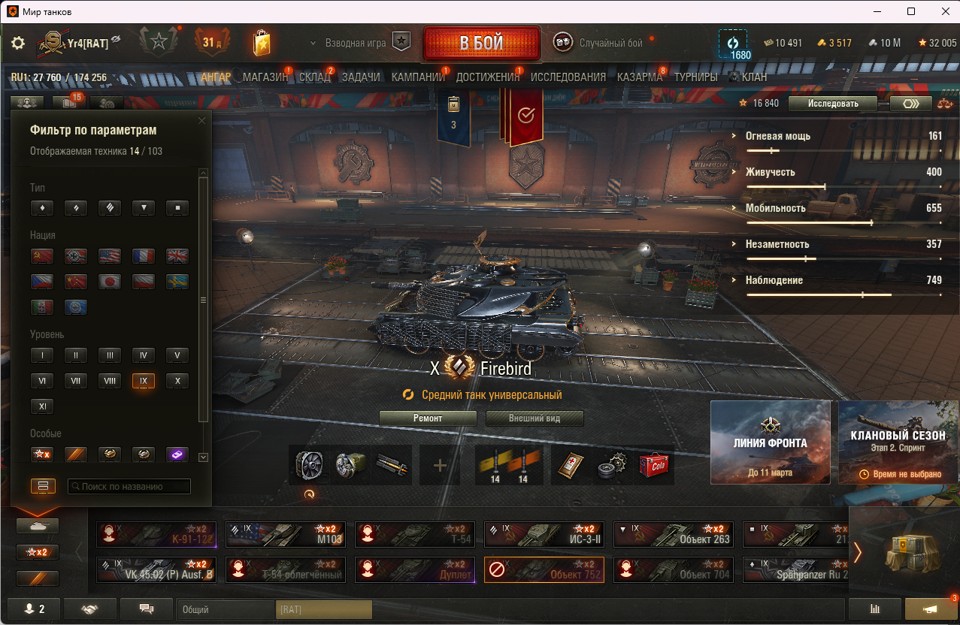Open the Линия фронта event banner
This screenshot has width=960, height=625.
[770, 442]
